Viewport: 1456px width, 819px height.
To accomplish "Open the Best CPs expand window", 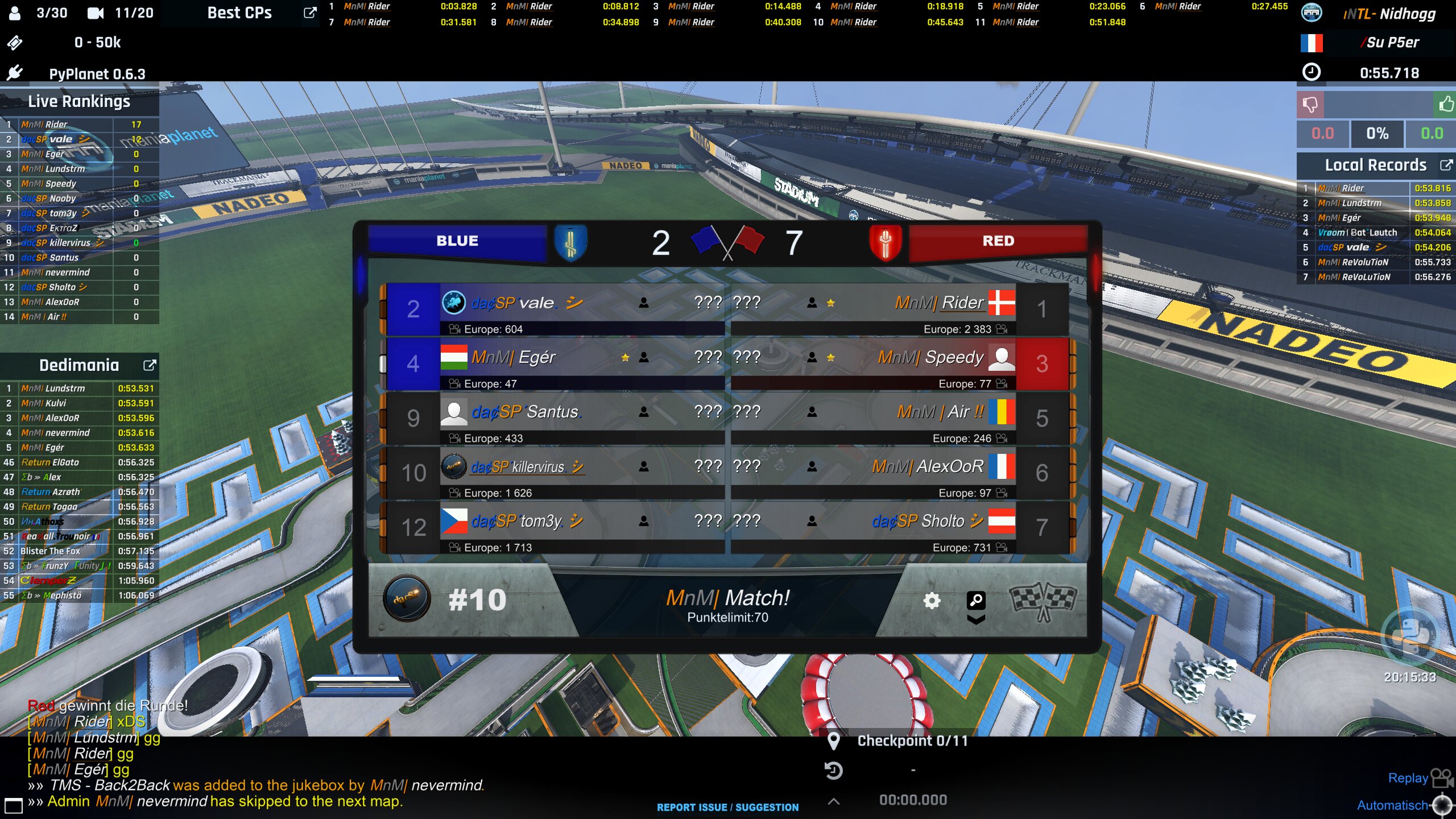I will (309, 13).
